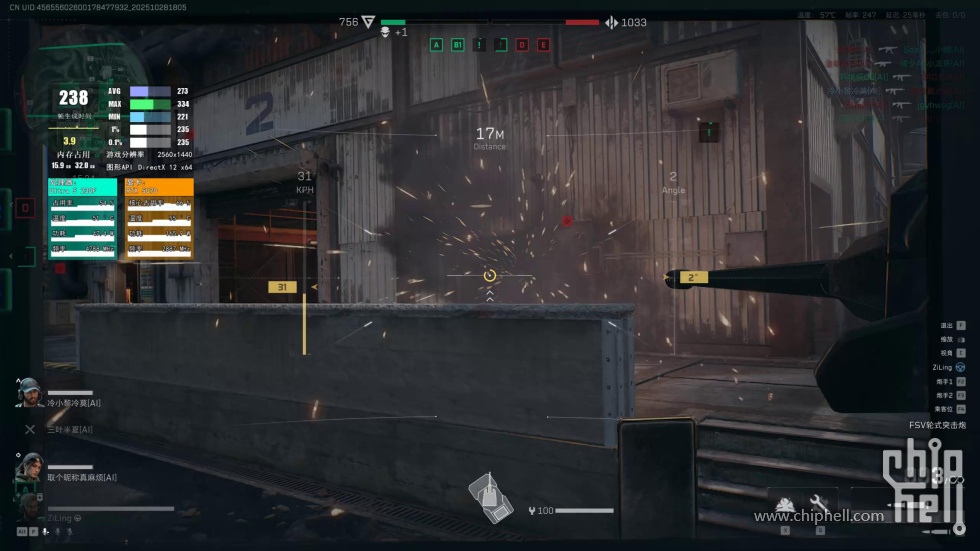Activate the vehicle smoke ability icon

(785, 504)
